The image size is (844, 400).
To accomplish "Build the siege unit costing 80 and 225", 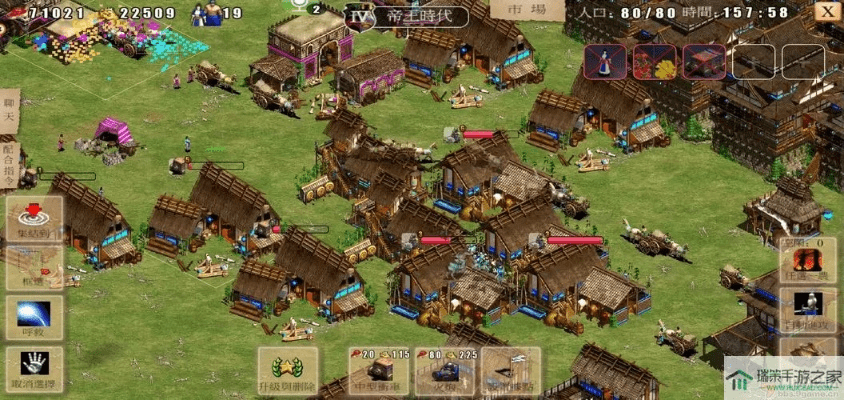I will 444,371.
